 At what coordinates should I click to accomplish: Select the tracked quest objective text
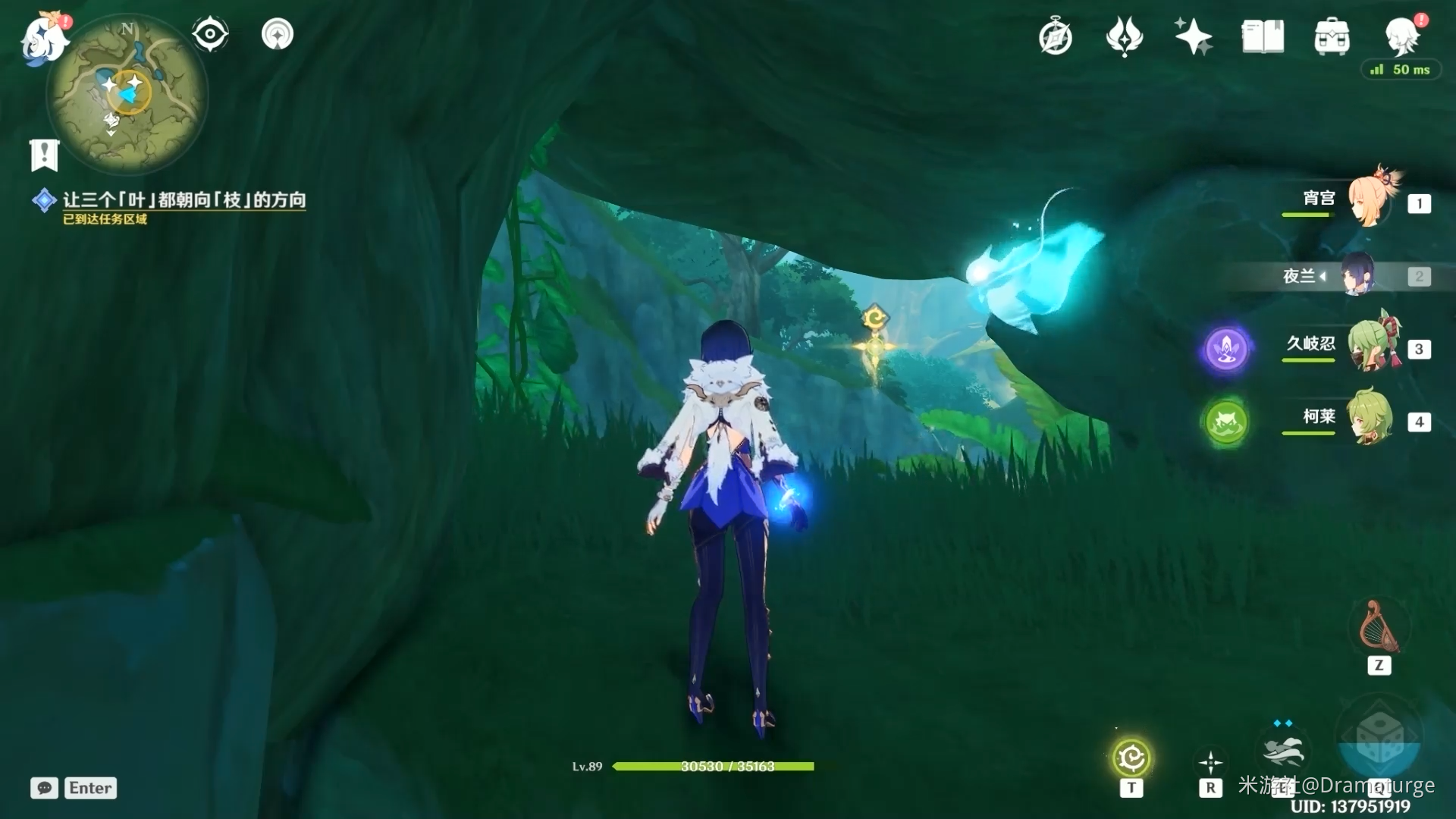[x=184, y=200]
